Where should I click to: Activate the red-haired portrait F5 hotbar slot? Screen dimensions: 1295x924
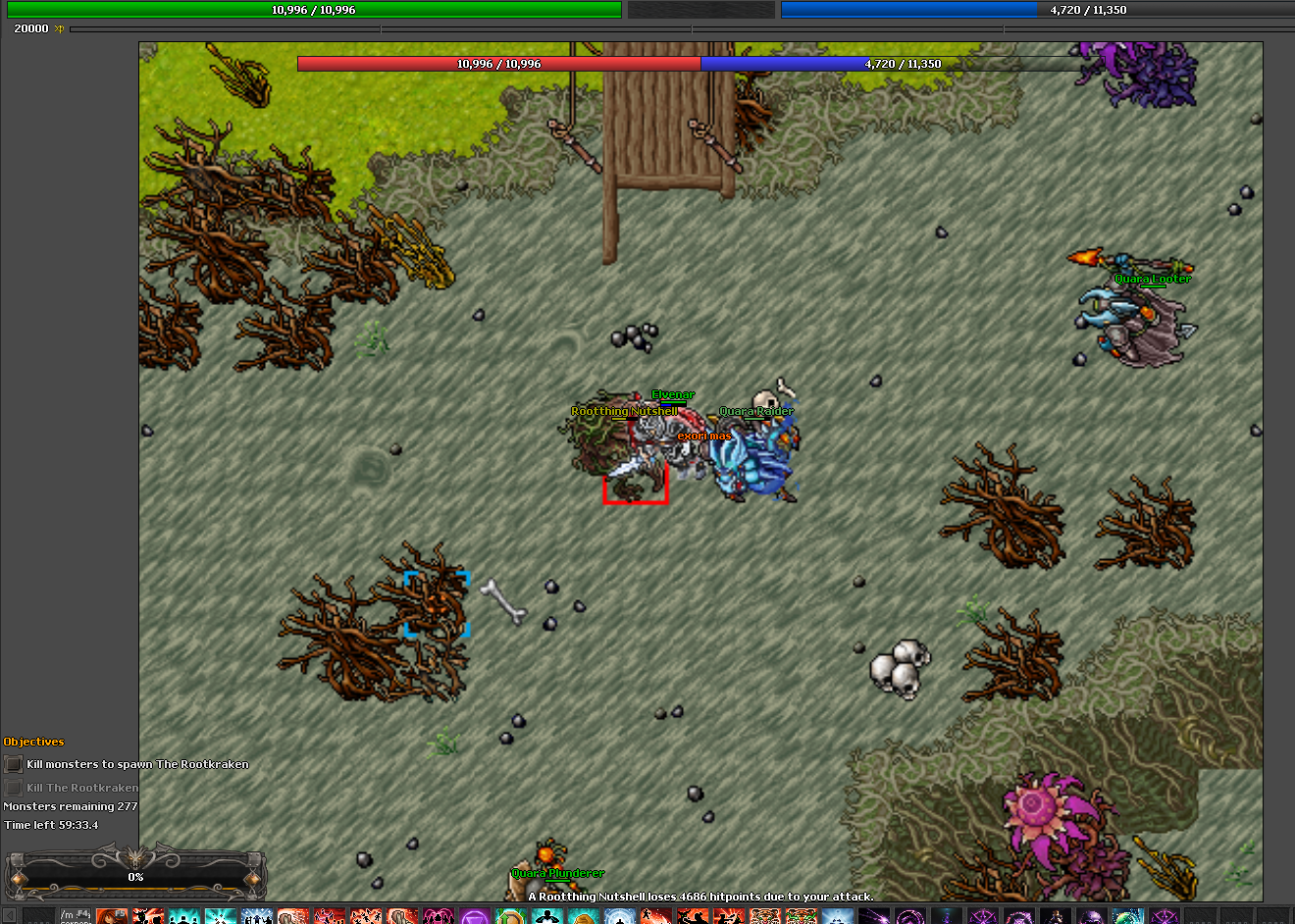(x=111, y=916)
